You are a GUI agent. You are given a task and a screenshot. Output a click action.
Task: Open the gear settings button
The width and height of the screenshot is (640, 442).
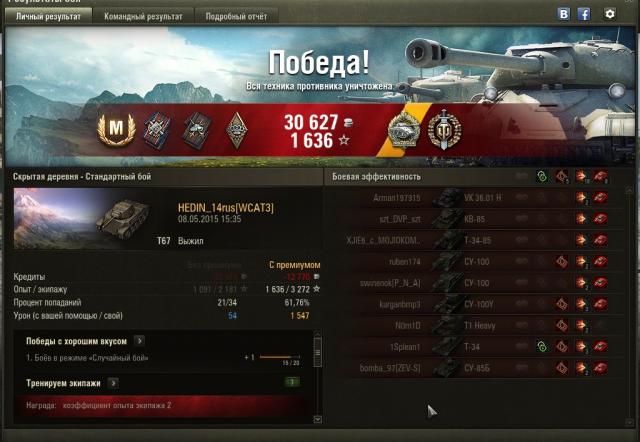pyautogui.click(x=610, y=15)
